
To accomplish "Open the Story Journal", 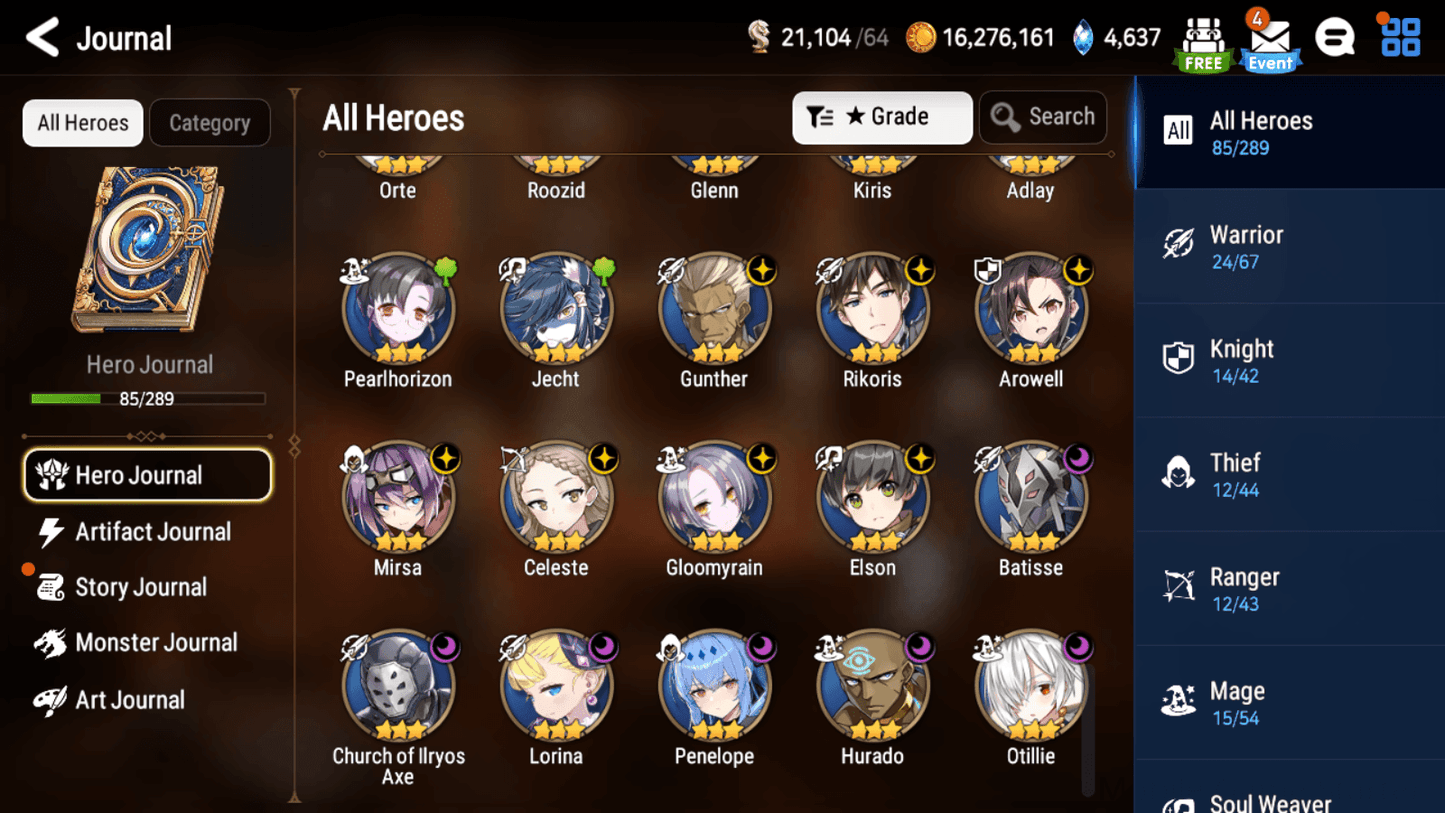I will tap(140, 587).
